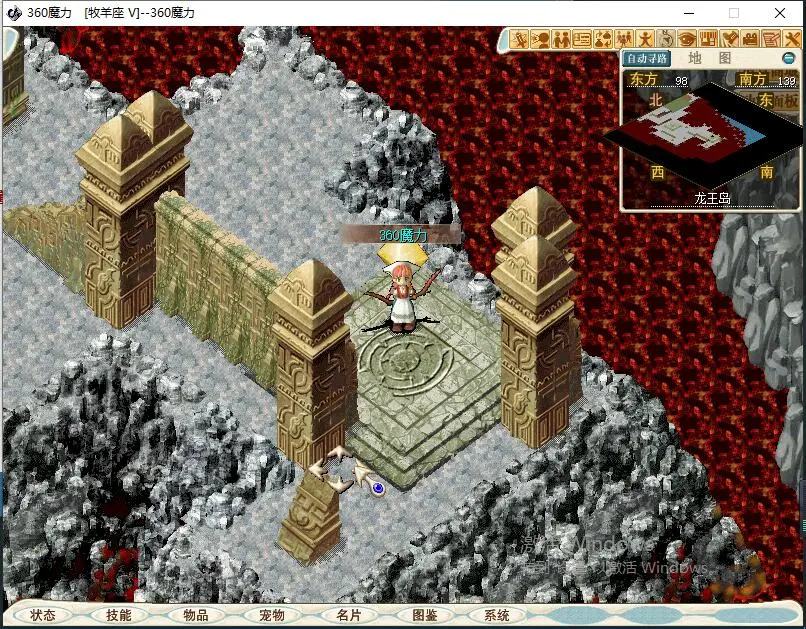Open the ID card icon in the toolbar
This screenshot has width=806, height=629.
tap(582, 40)
